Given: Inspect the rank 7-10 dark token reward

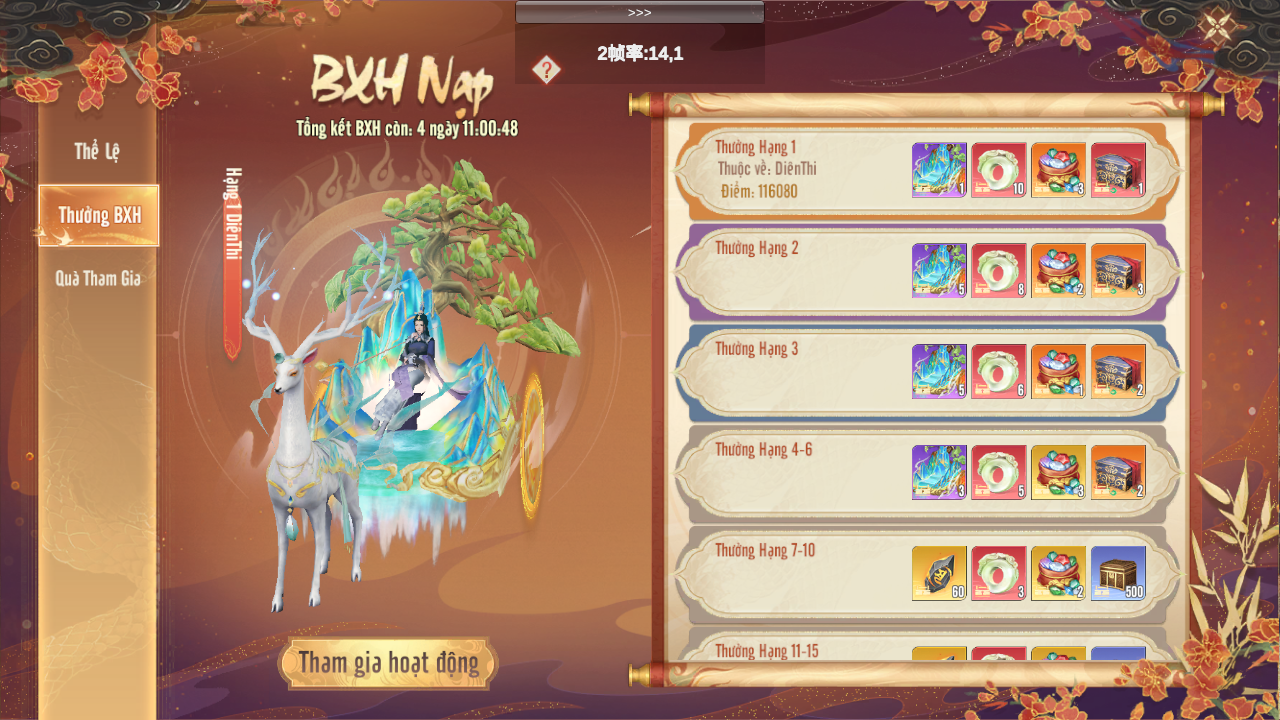Looking at the screenshot, I should tap(939, 574).
